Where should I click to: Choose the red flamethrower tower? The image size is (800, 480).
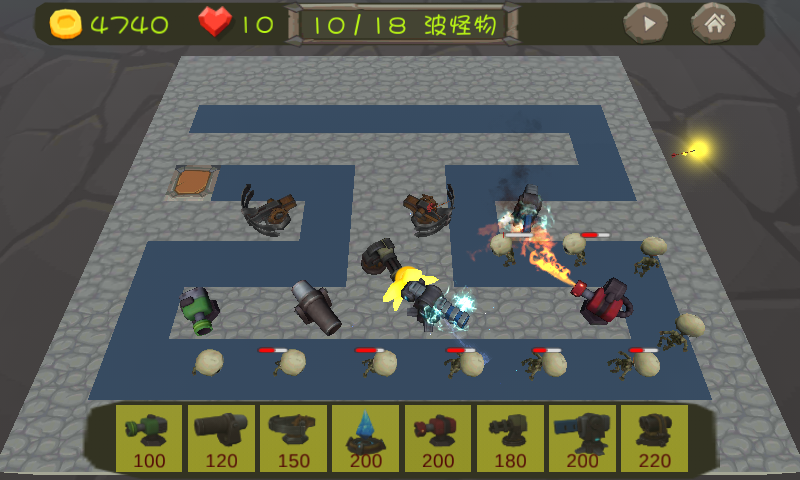pyautogui.click(x=437, y=438)
